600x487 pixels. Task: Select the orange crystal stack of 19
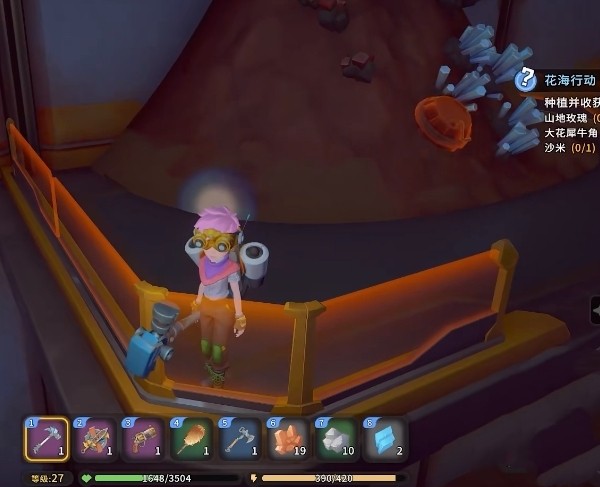(289, 439)
